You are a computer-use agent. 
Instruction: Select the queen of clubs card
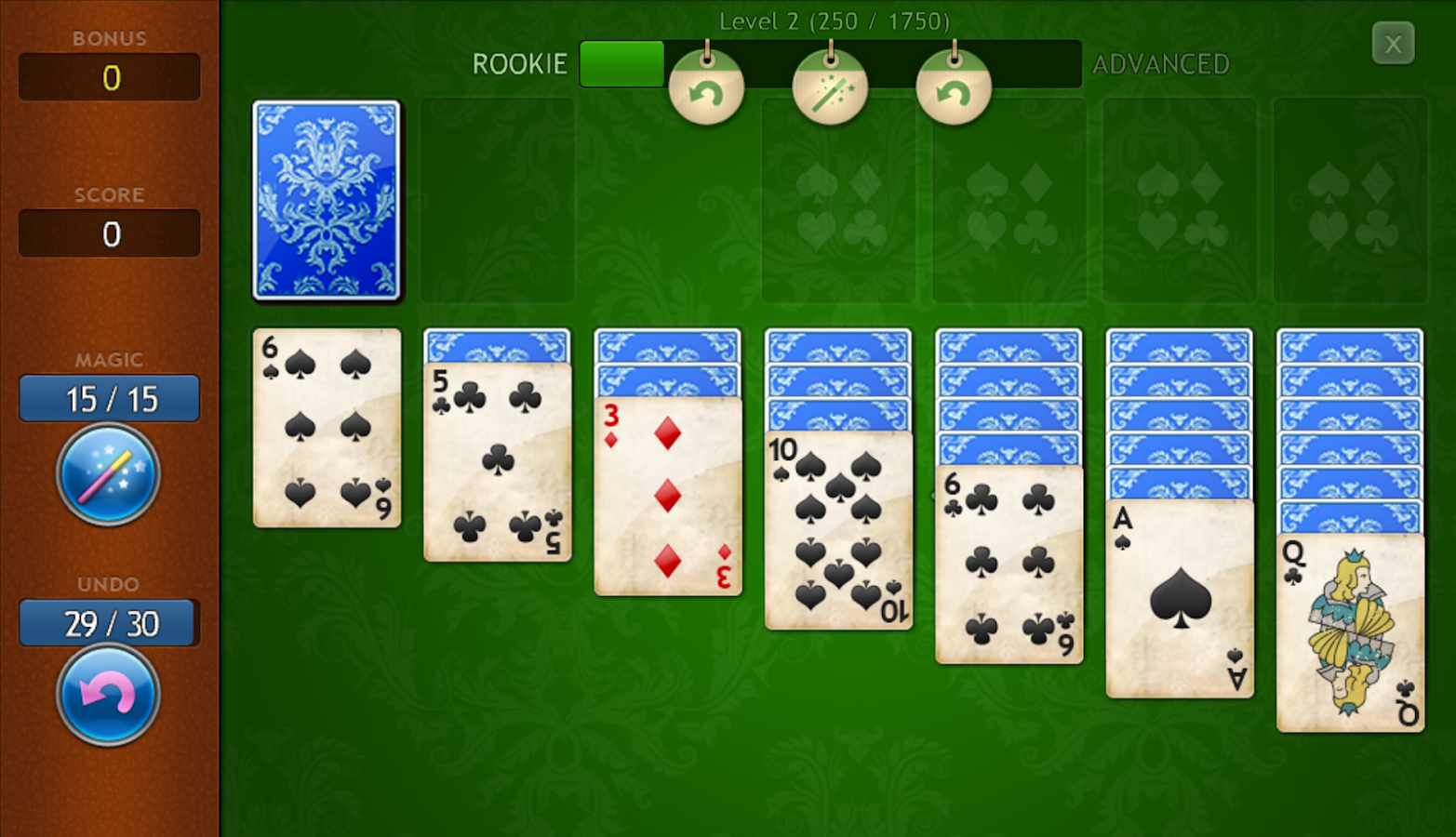1350,632
